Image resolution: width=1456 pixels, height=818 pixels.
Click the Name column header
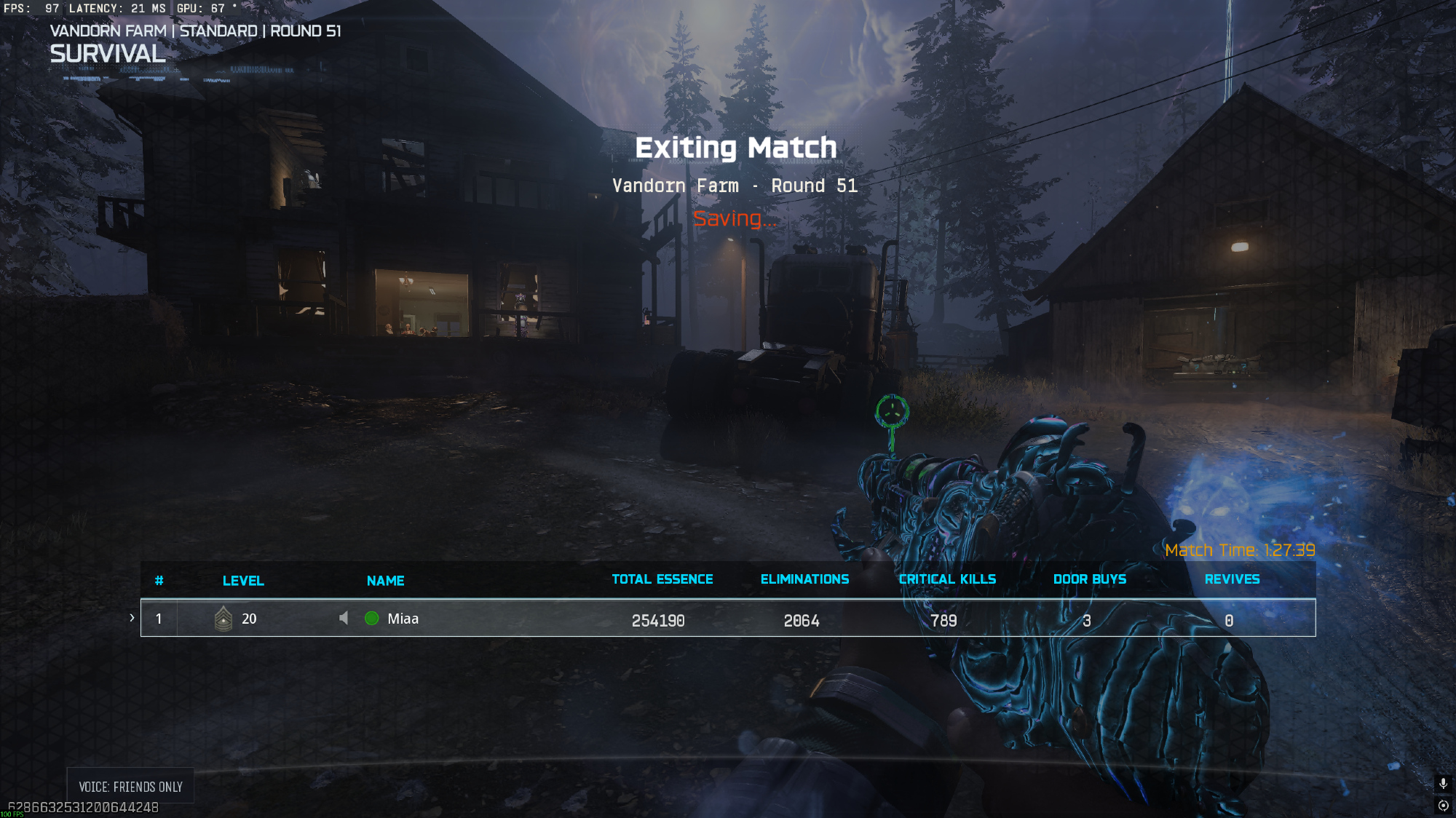coord(385,581)
